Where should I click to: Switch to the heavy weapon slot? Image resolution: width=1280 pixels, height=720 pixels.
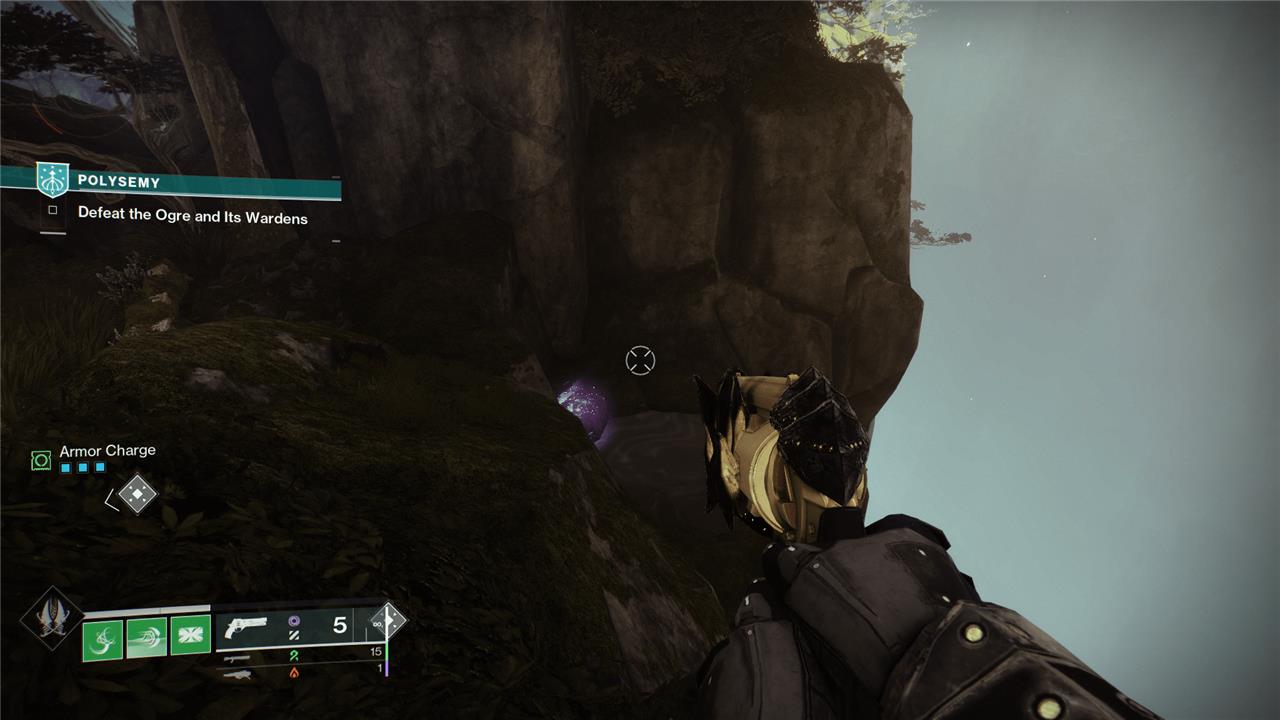coord(237,674)
